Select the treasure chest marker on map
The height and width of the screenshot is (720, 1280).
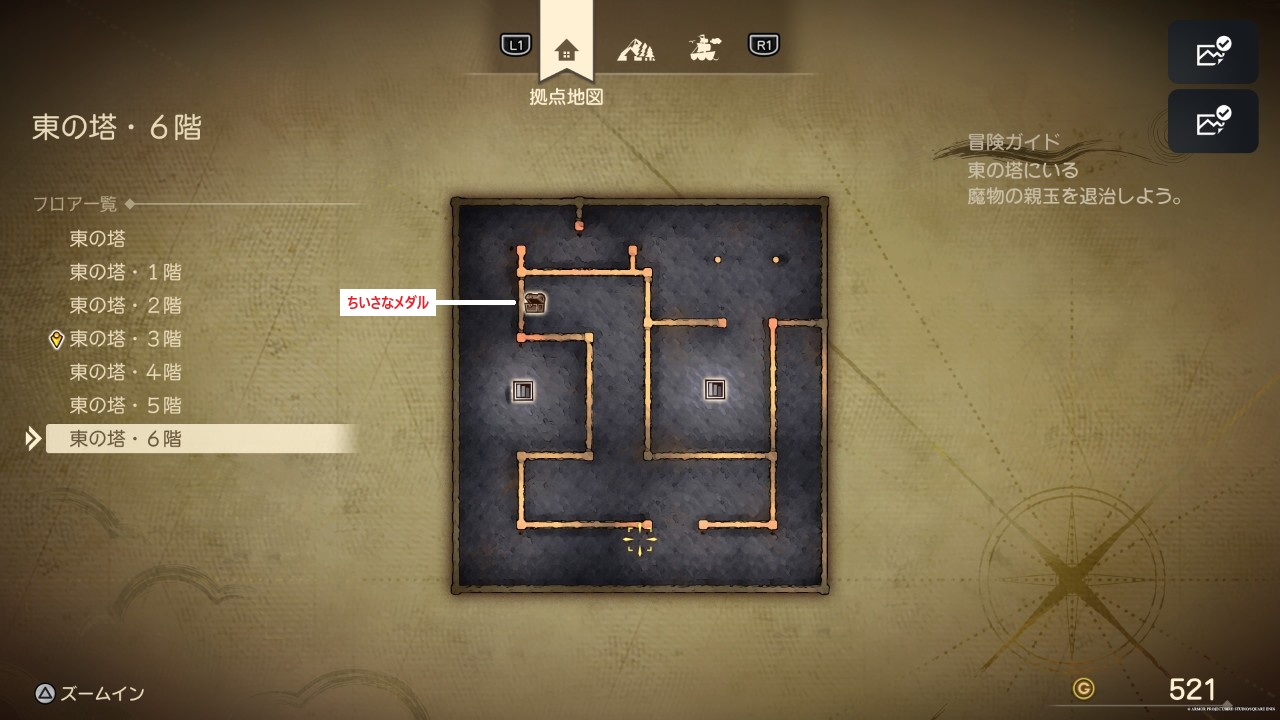[x=535, y=303]
